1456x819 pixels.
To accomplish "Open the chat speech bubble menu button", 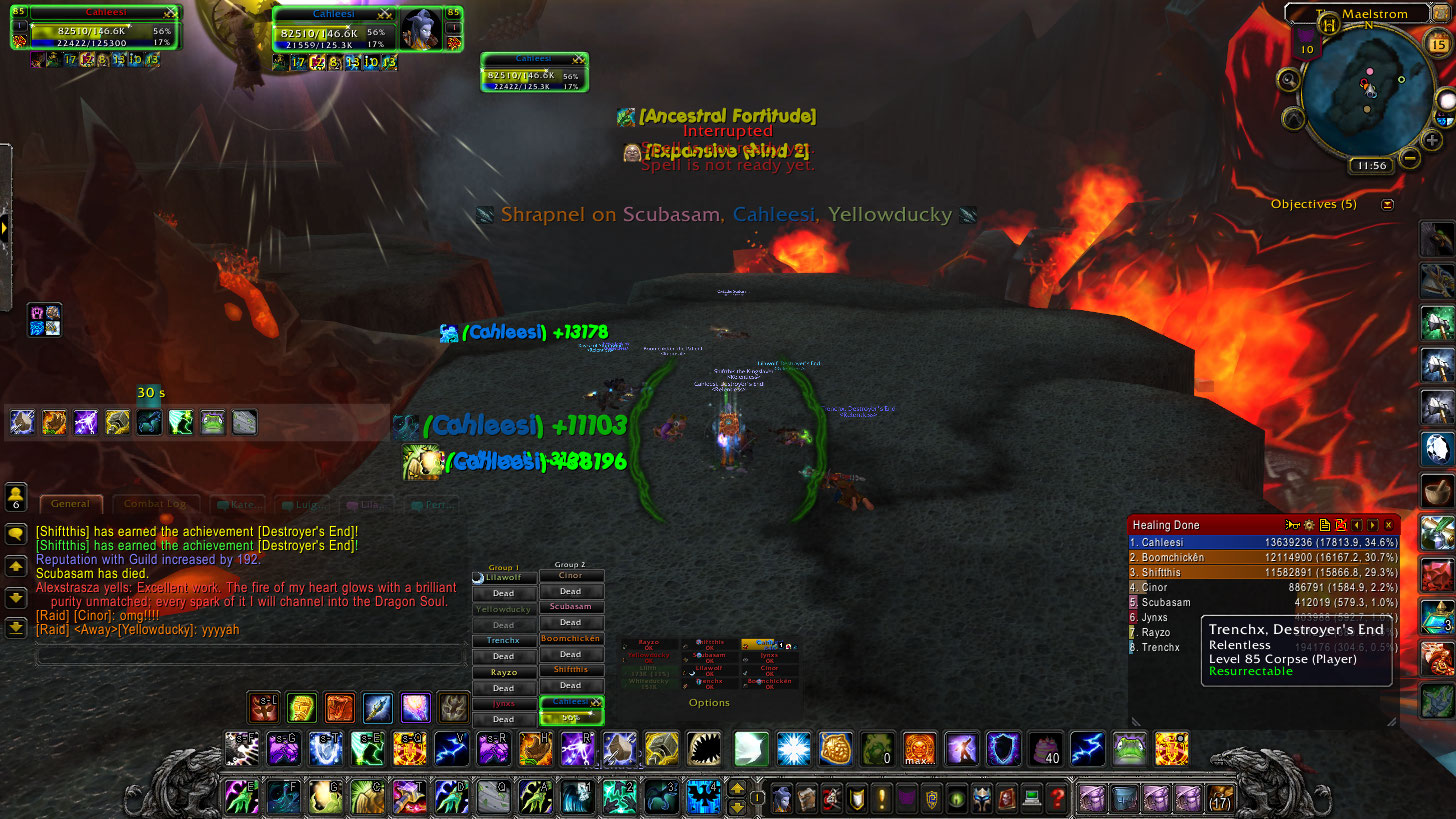I will [x=16, y=535].
